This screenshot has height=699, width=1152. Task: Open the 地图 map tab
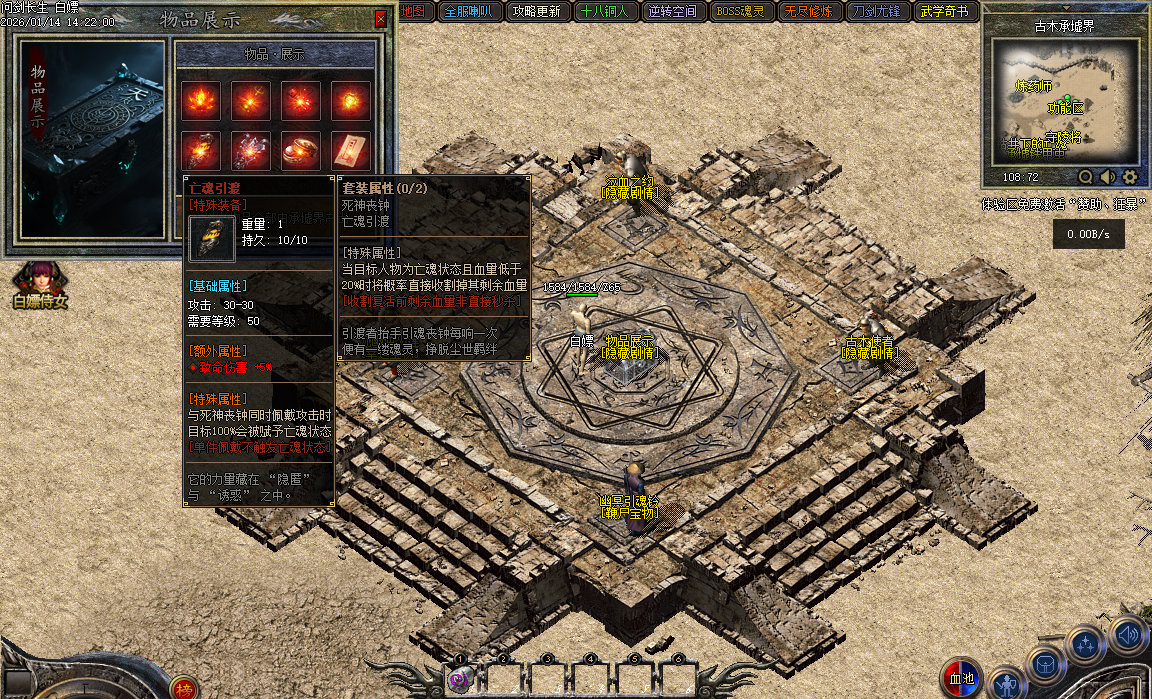tap(412, 12)
